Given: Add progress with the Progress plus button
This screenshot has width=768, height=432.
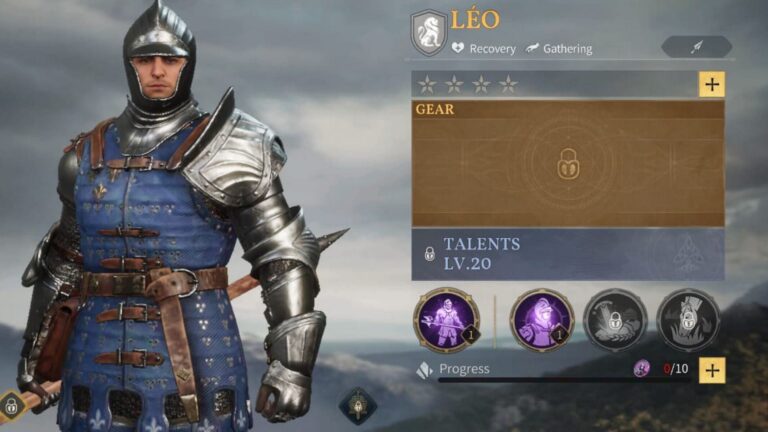Looking at the screenshot, I should pyautogui.click(x=711, y=369).
